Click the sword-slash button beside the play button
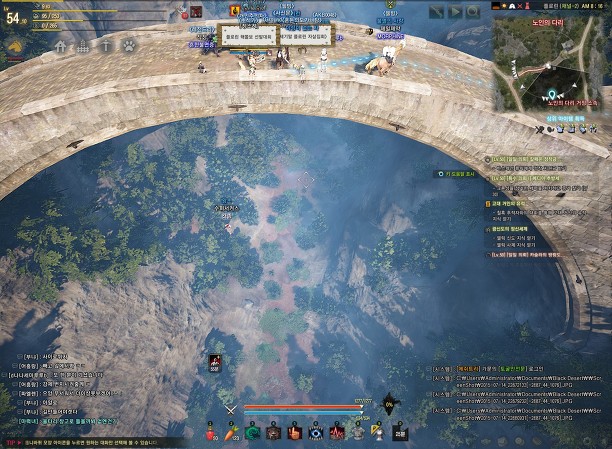612x449 pixels. tap(437, 12)
